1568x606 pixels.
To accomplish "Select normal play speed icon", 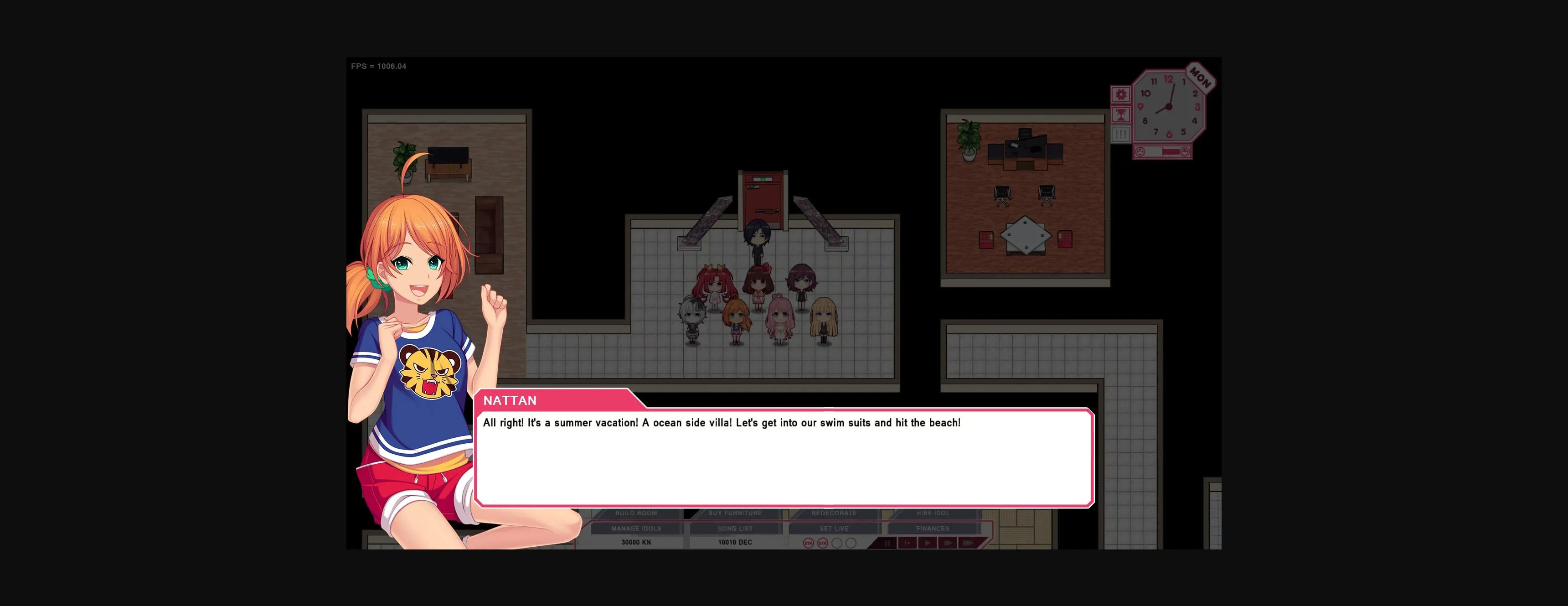I will pos(928,543).
